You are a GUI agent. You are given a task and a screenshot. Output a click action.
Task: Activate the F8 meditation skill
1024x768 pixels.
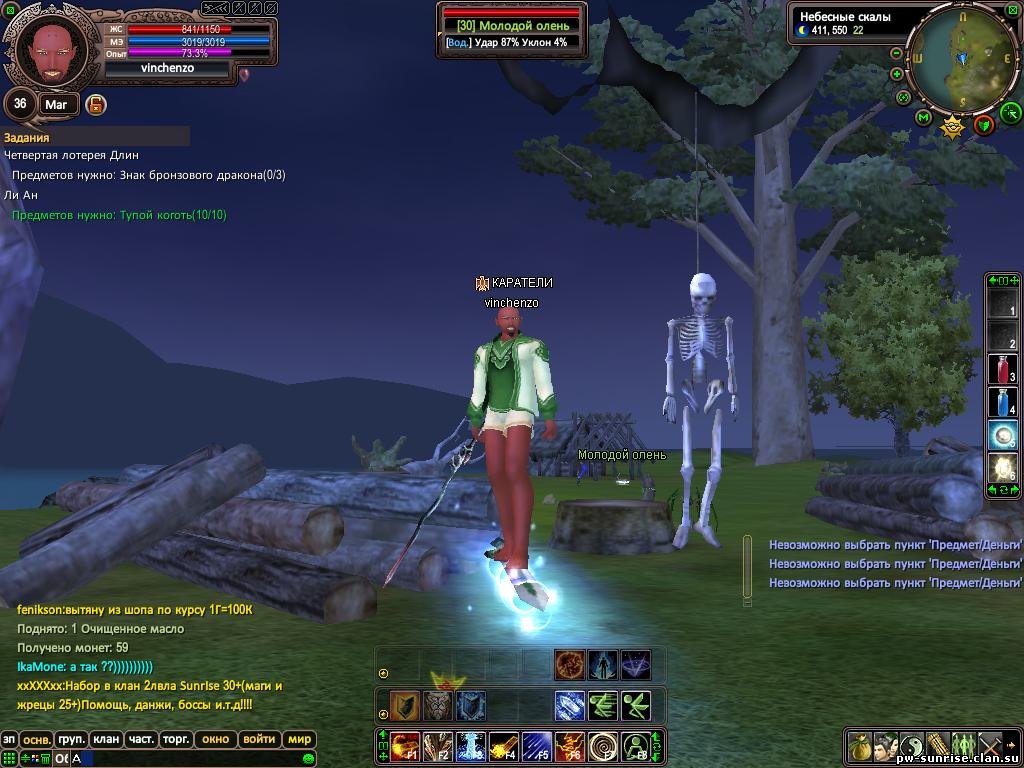(634, 746)
